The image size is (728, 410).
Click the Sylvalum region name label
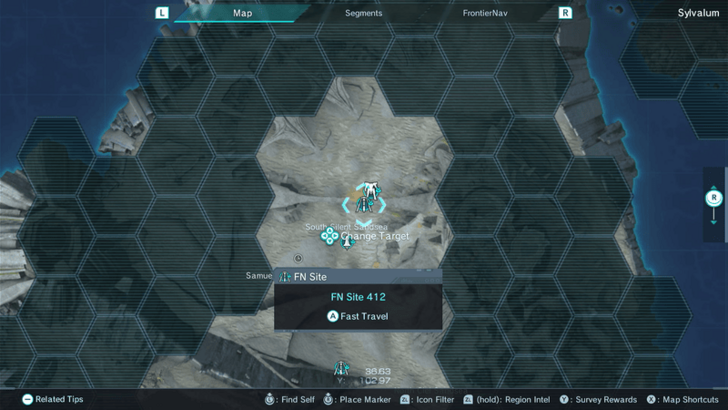(x=697, y=14)
